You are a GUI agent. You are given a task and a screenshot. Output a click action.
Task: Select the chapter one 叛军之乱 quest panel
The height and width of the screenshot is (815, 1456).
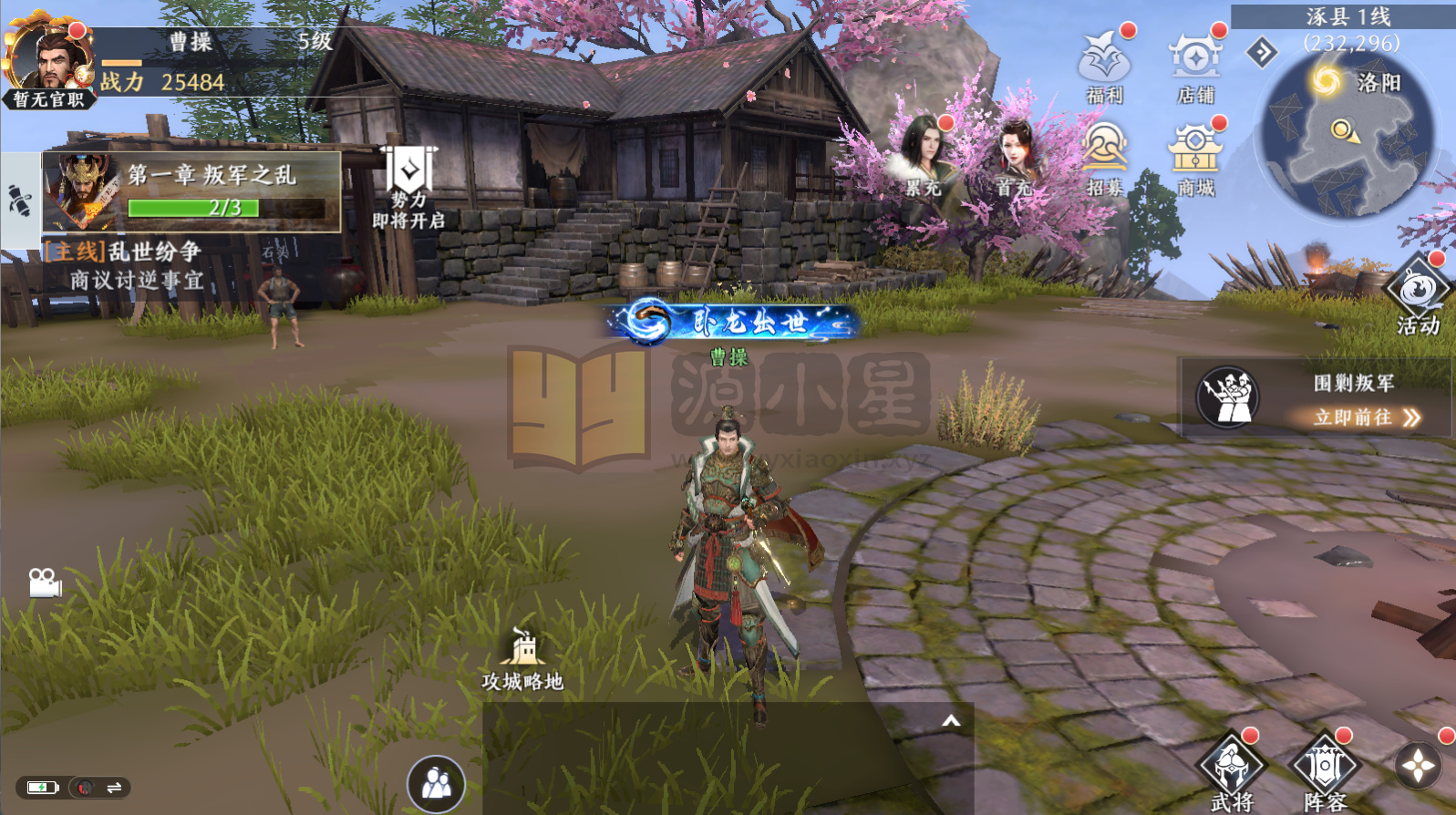tap(192, 191)
